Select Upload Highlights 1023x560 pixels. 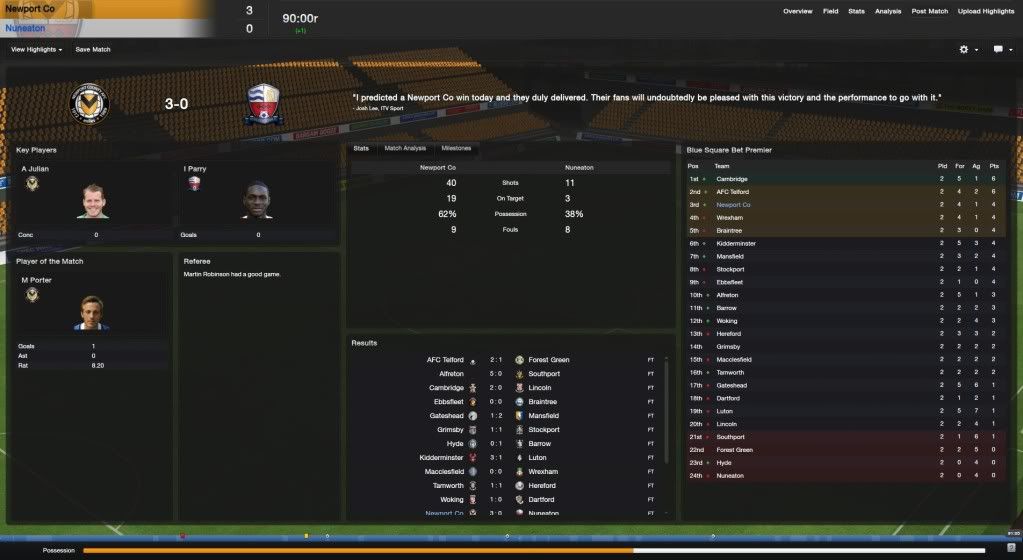point(985,11)
